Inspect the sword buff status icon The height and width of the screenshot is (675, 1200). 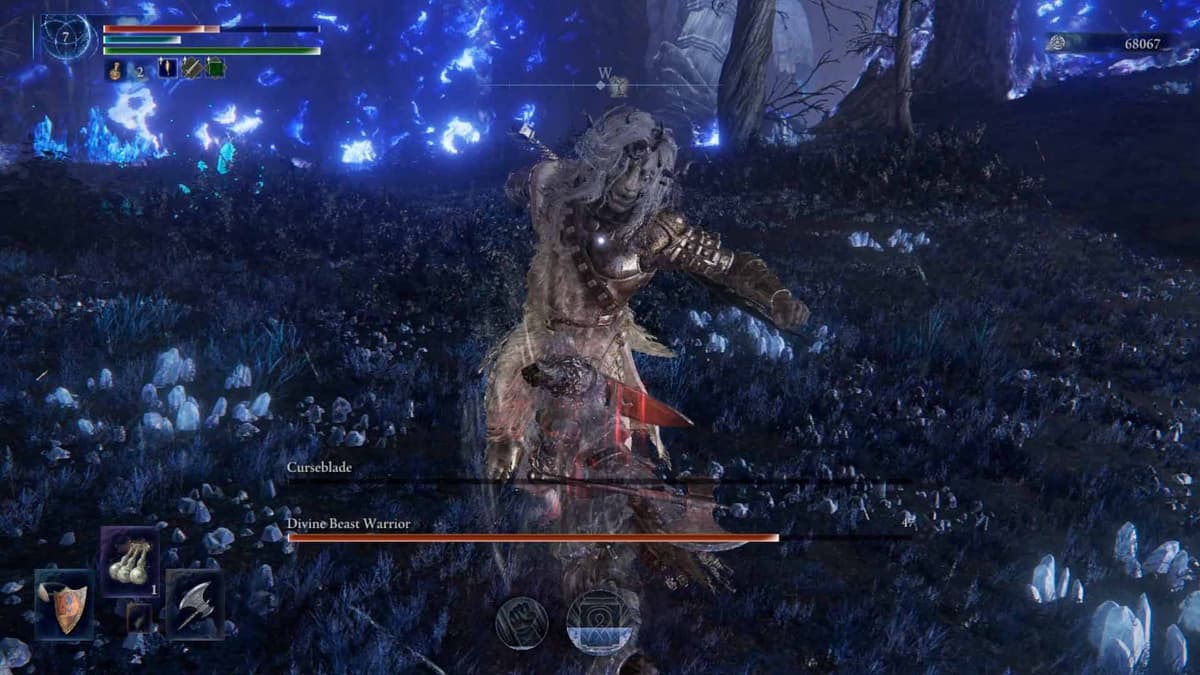(191, 69)
